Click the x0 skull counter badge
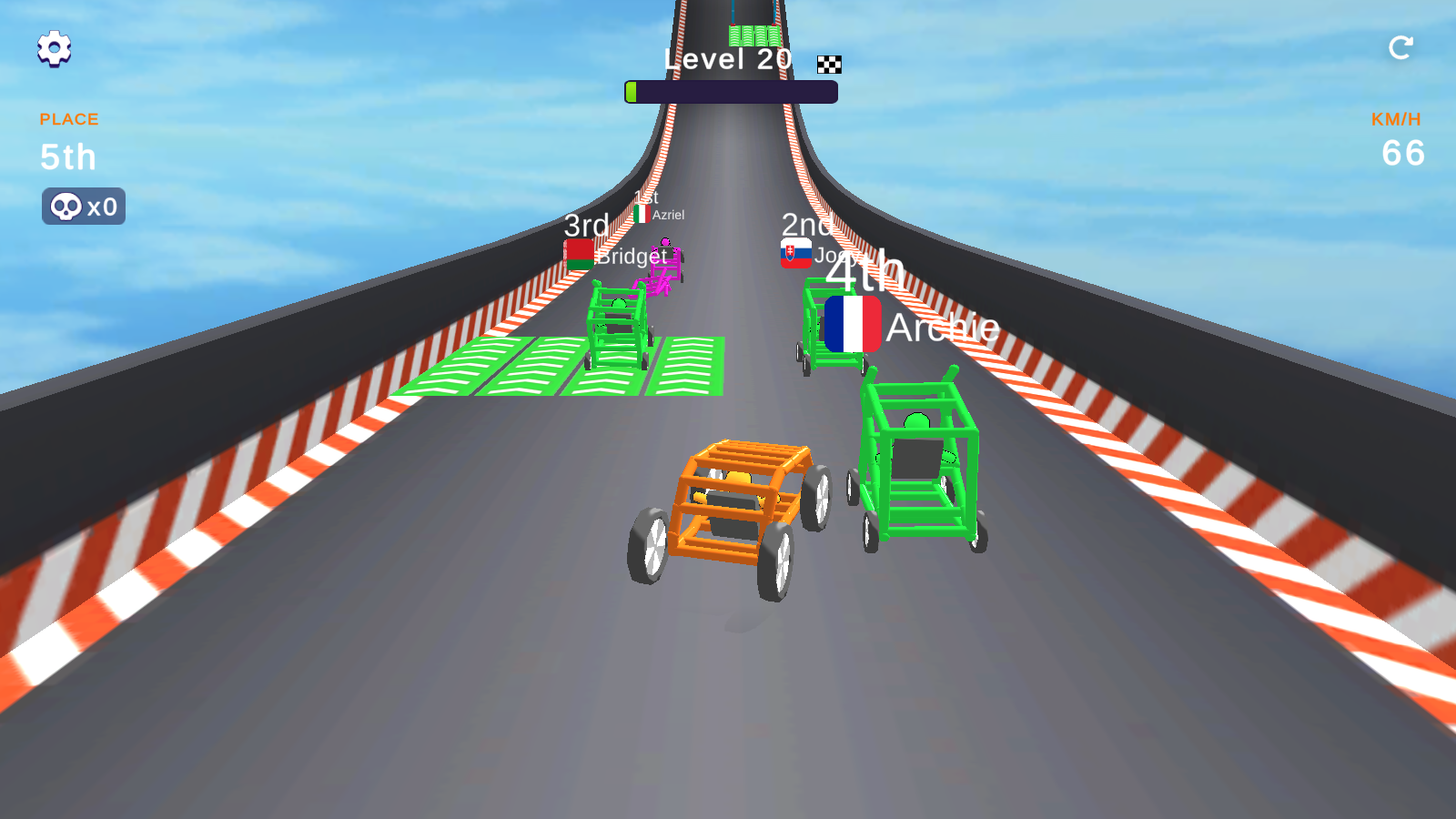Viewport: 1456px width, 819px height. coord(84,206)
